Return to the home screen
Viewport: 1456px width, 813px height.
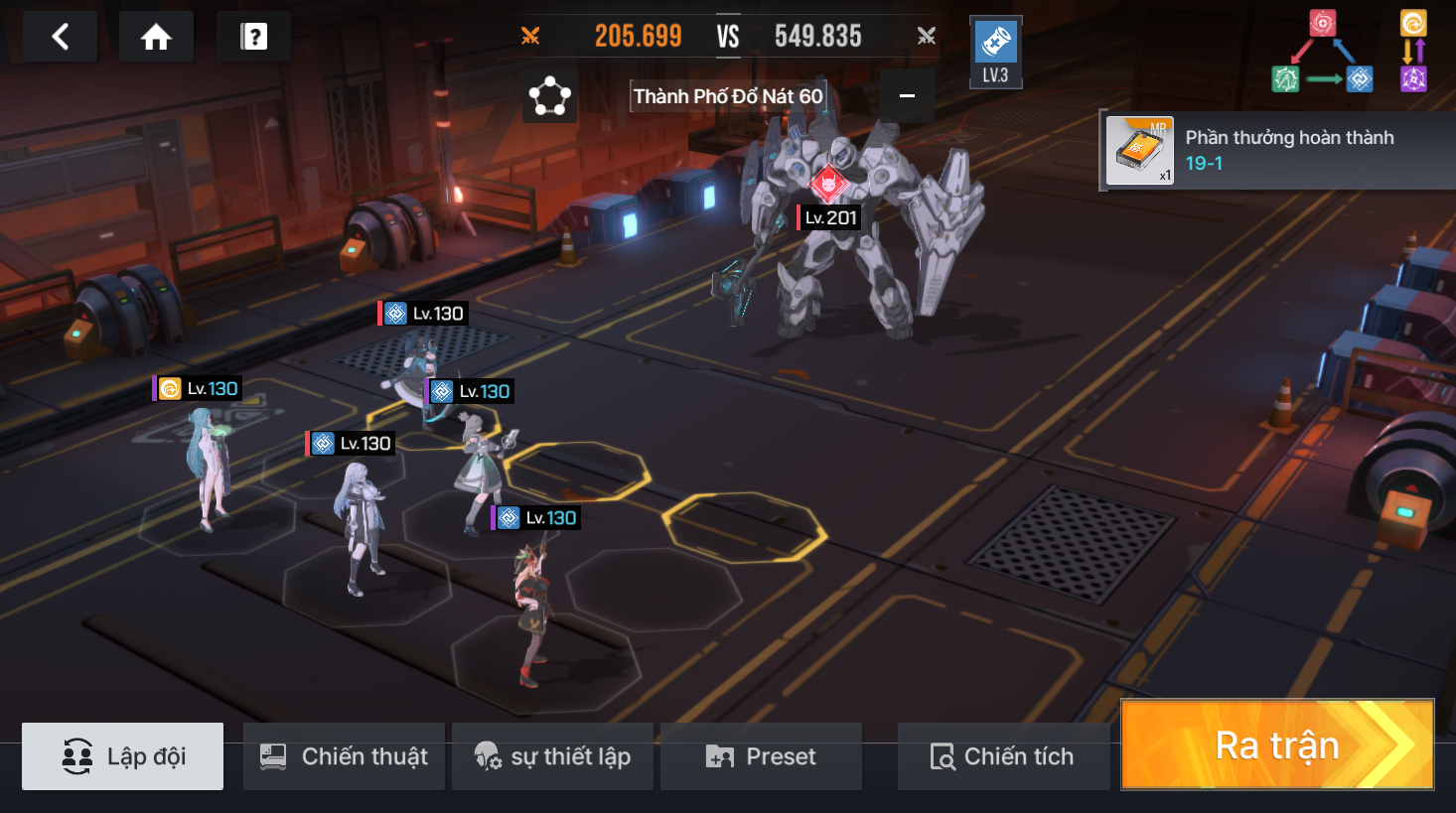coord(156,37)
